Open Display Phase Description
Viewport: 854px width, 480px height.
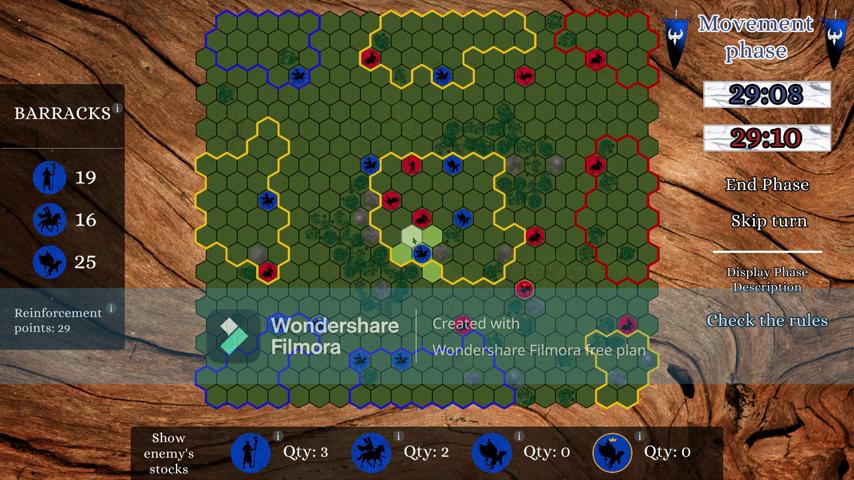[767, 279]
